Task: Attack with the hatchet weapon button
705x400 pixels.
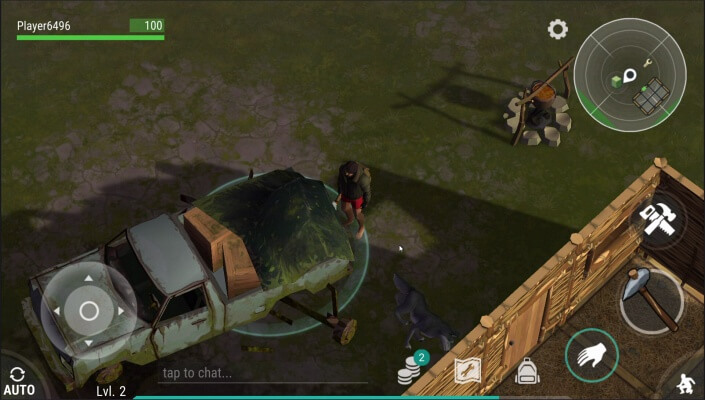Action: coord(651,297)
